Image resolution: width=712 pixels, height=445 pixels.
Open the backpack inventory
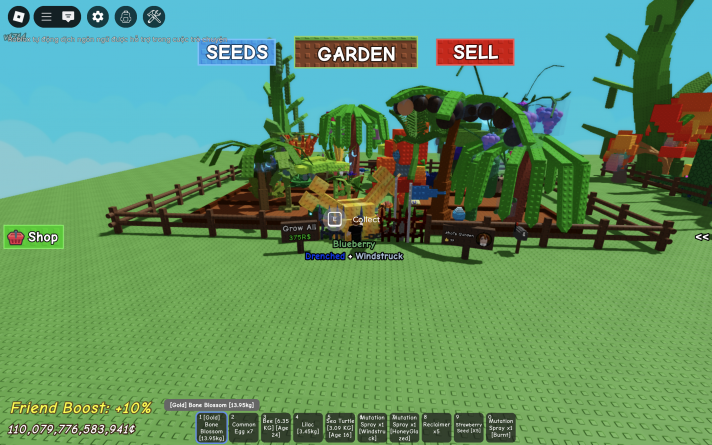[x=125, y=17]
